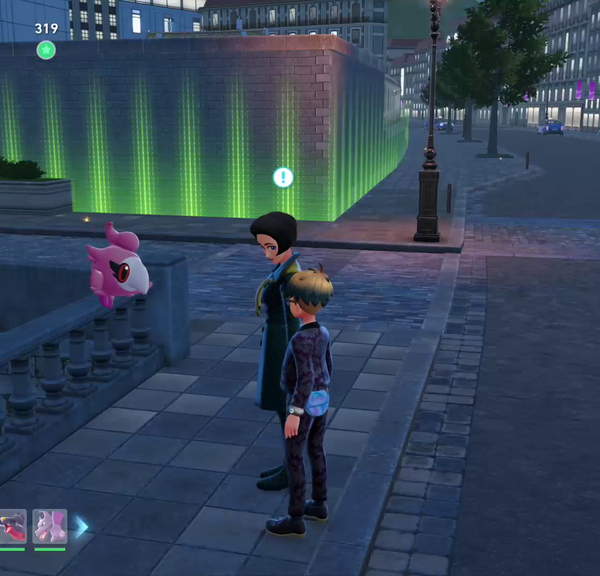Click the green star marker icon
The width and height of the screenshot is (600, 576).
[46, 49]
